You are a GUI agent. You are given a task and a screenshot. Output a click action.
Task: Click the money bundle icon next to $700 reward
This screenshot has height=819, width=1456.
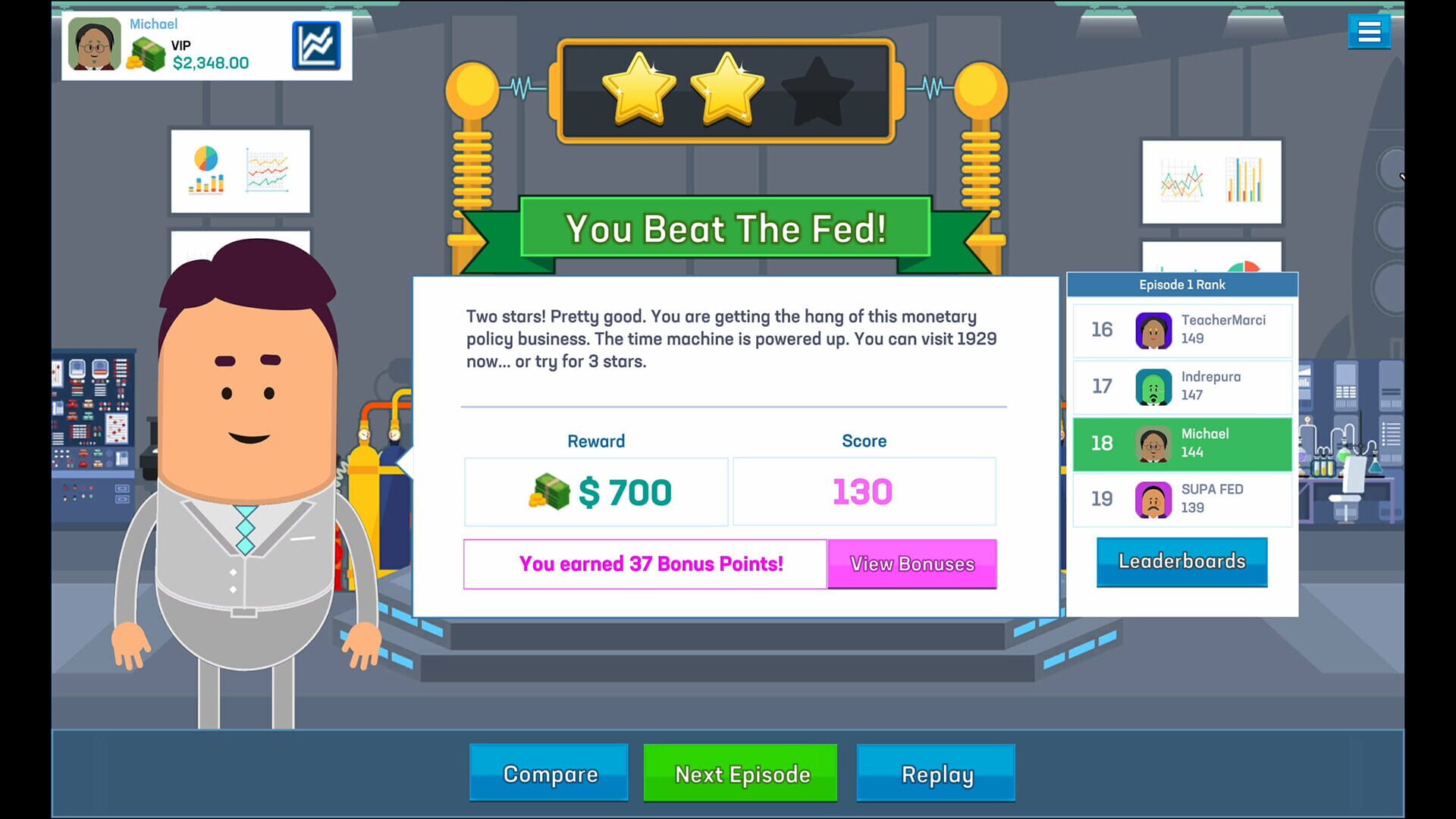pyautogui.click(x=549, y=491)
